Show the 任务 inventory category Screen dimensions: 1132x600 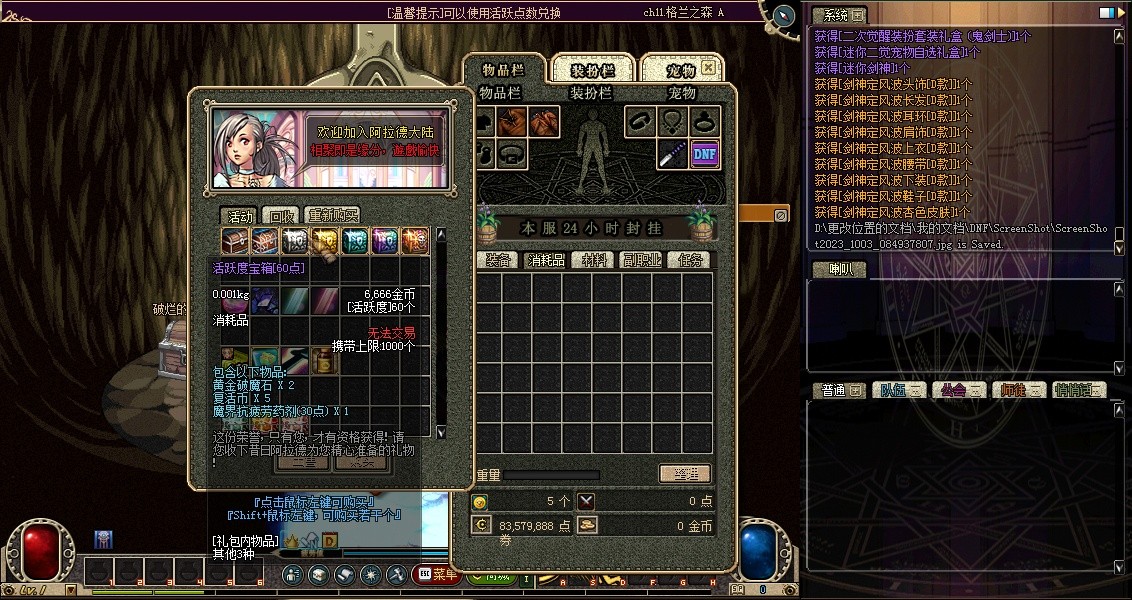(691, 259)
